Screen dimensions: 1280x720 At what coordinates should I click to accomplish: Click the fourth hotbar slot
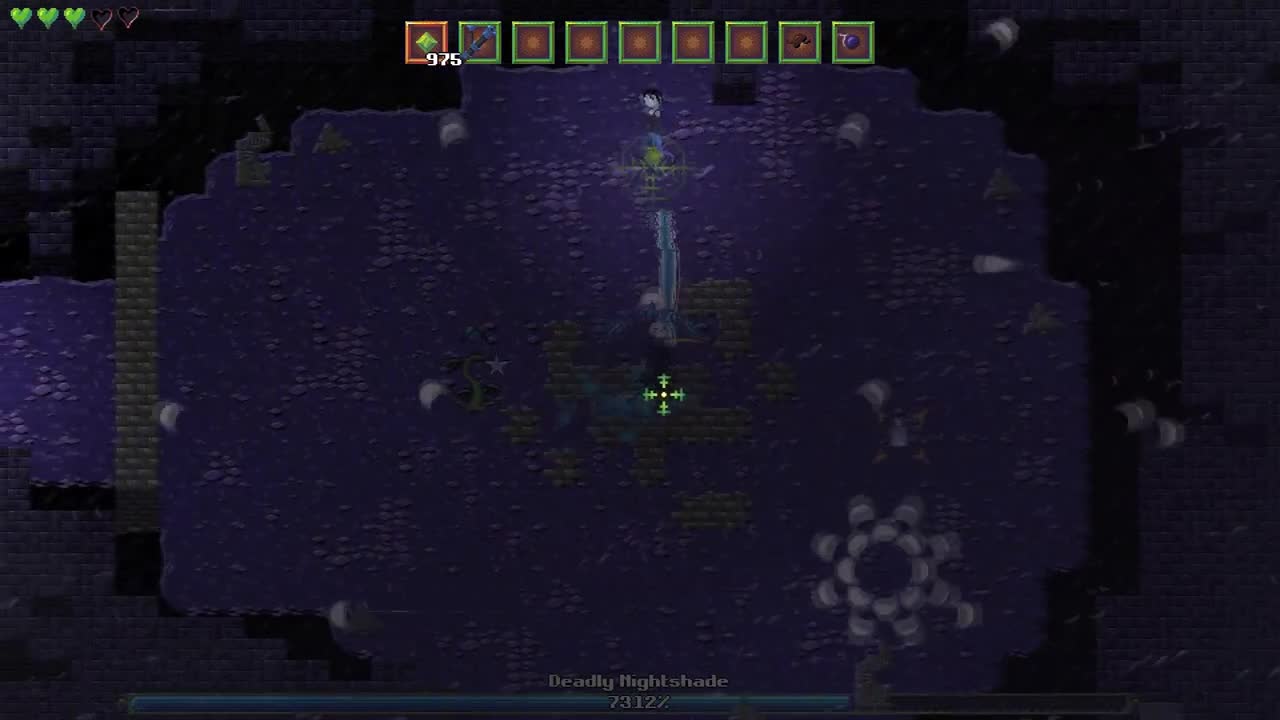pos(586,41)
